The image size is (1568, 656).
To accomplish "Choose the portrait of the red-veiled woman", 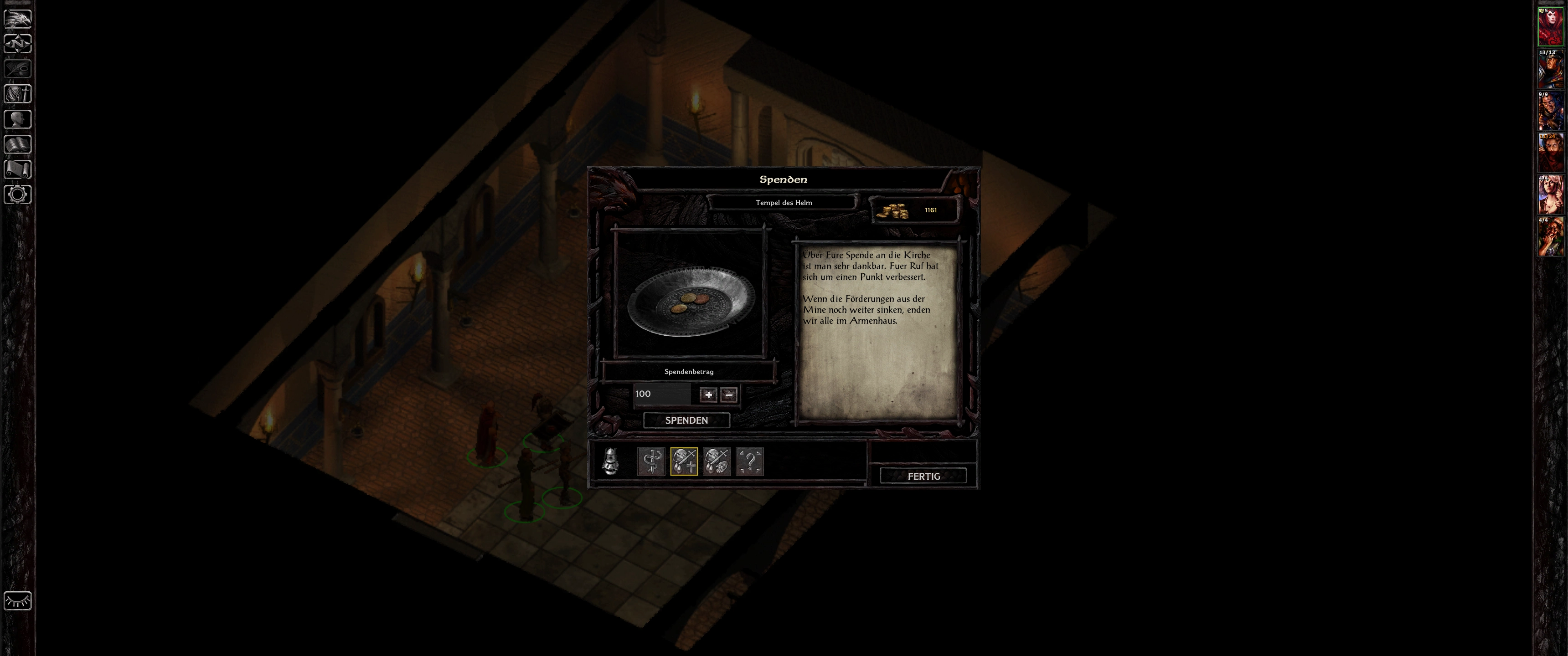I will pos(1550,154).
